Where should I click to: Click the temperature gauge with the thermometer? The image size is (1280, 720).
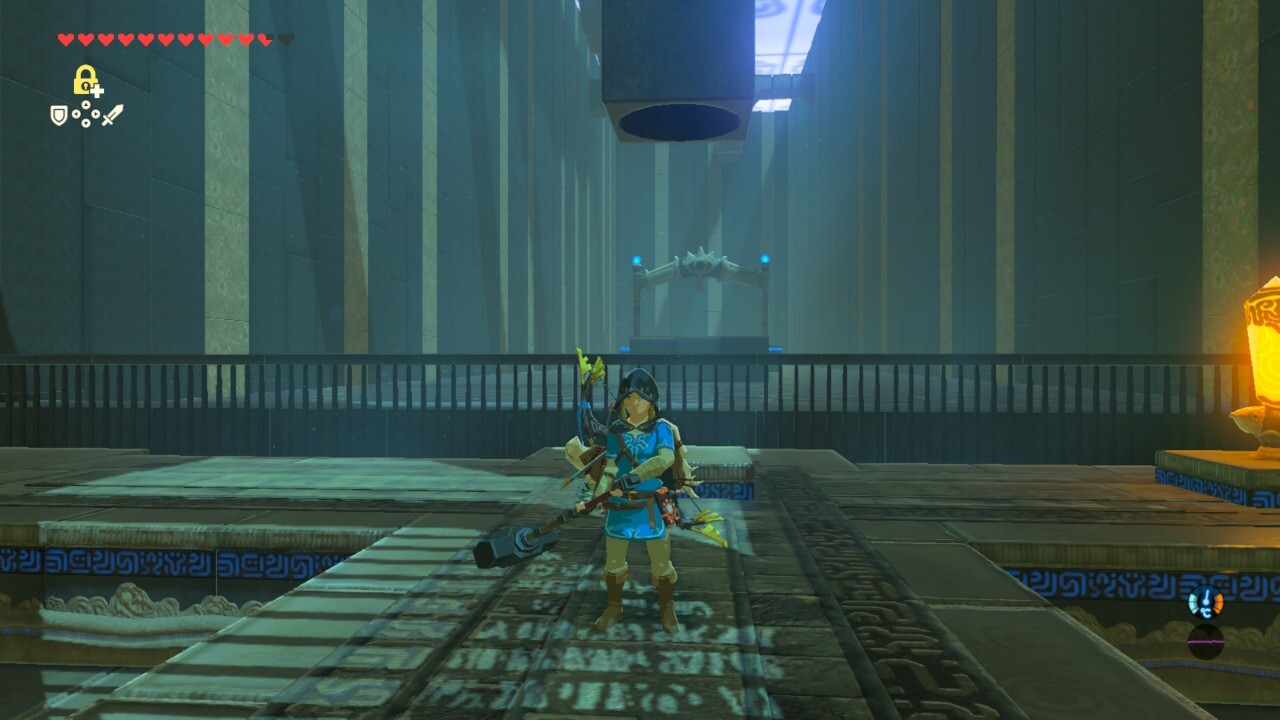coord(1206,602)
